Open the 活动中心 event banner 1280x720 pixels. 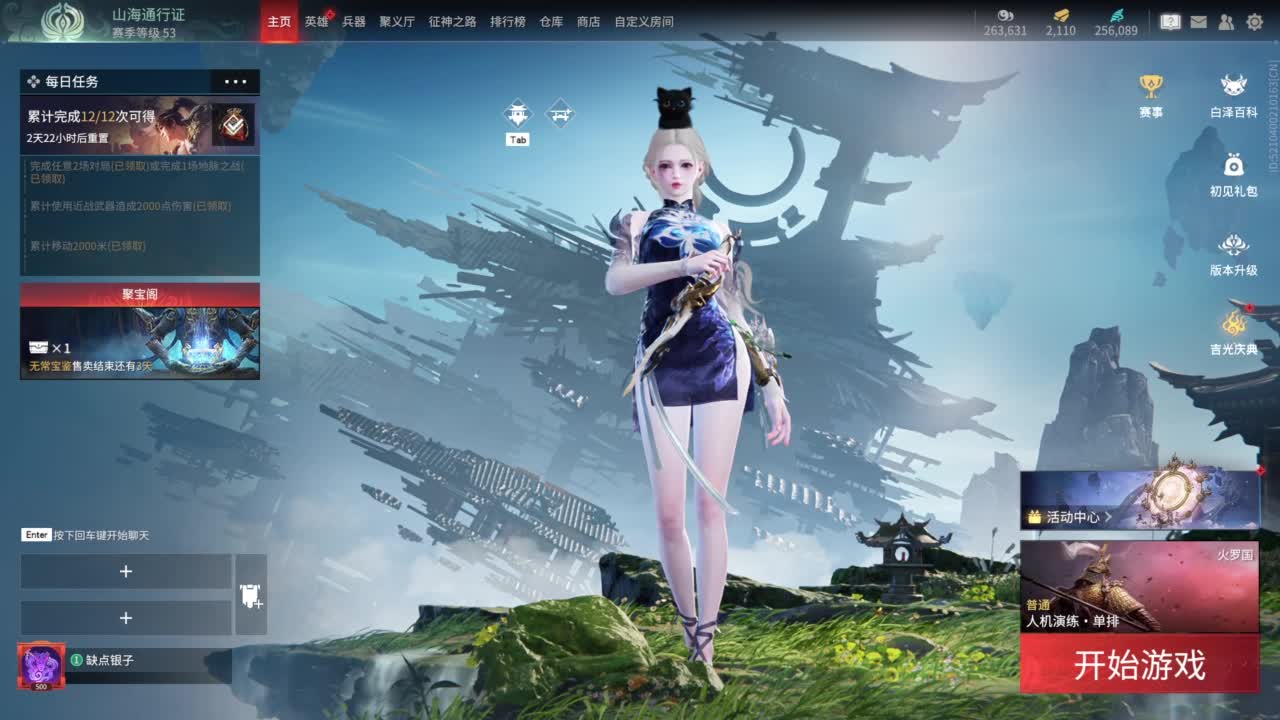tap(1139, 500)
